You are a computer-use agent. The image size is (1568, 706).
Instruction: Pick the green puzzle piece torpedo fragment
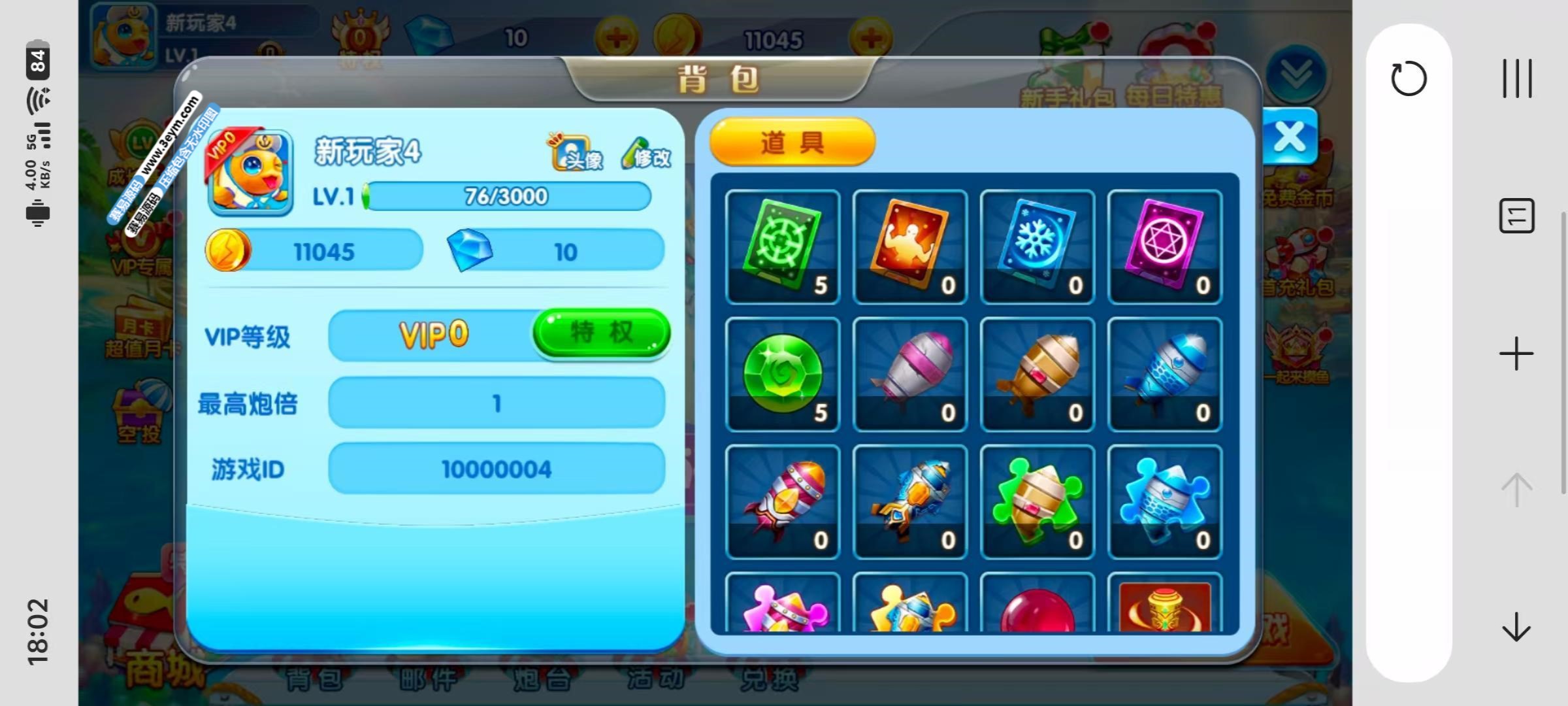click(1037, 501)
